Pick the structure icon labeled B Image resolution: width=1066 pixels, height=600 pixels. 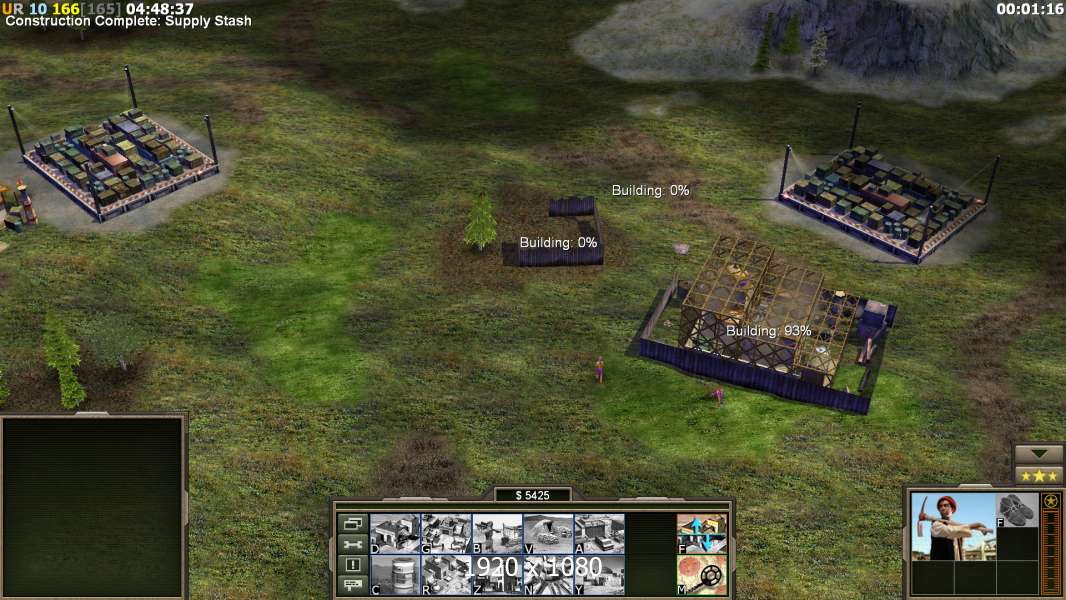[497, 533]
